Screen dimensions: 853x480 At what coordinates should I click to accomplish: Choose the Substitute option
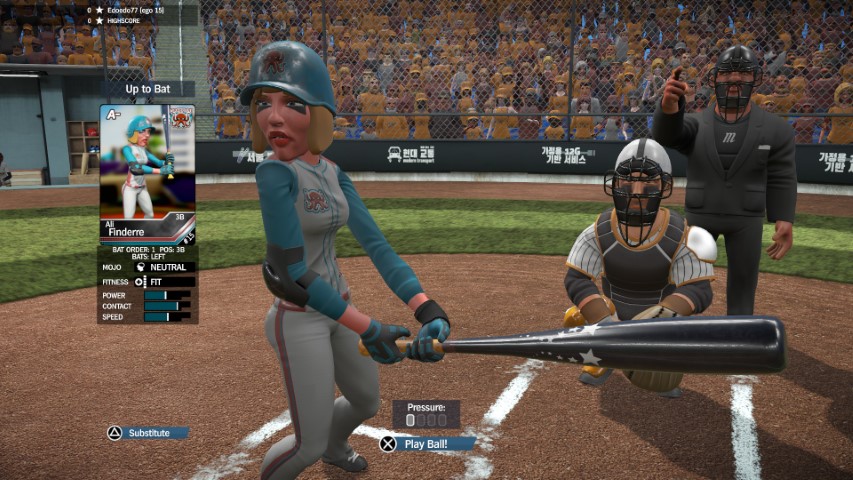tap(148, 433)
